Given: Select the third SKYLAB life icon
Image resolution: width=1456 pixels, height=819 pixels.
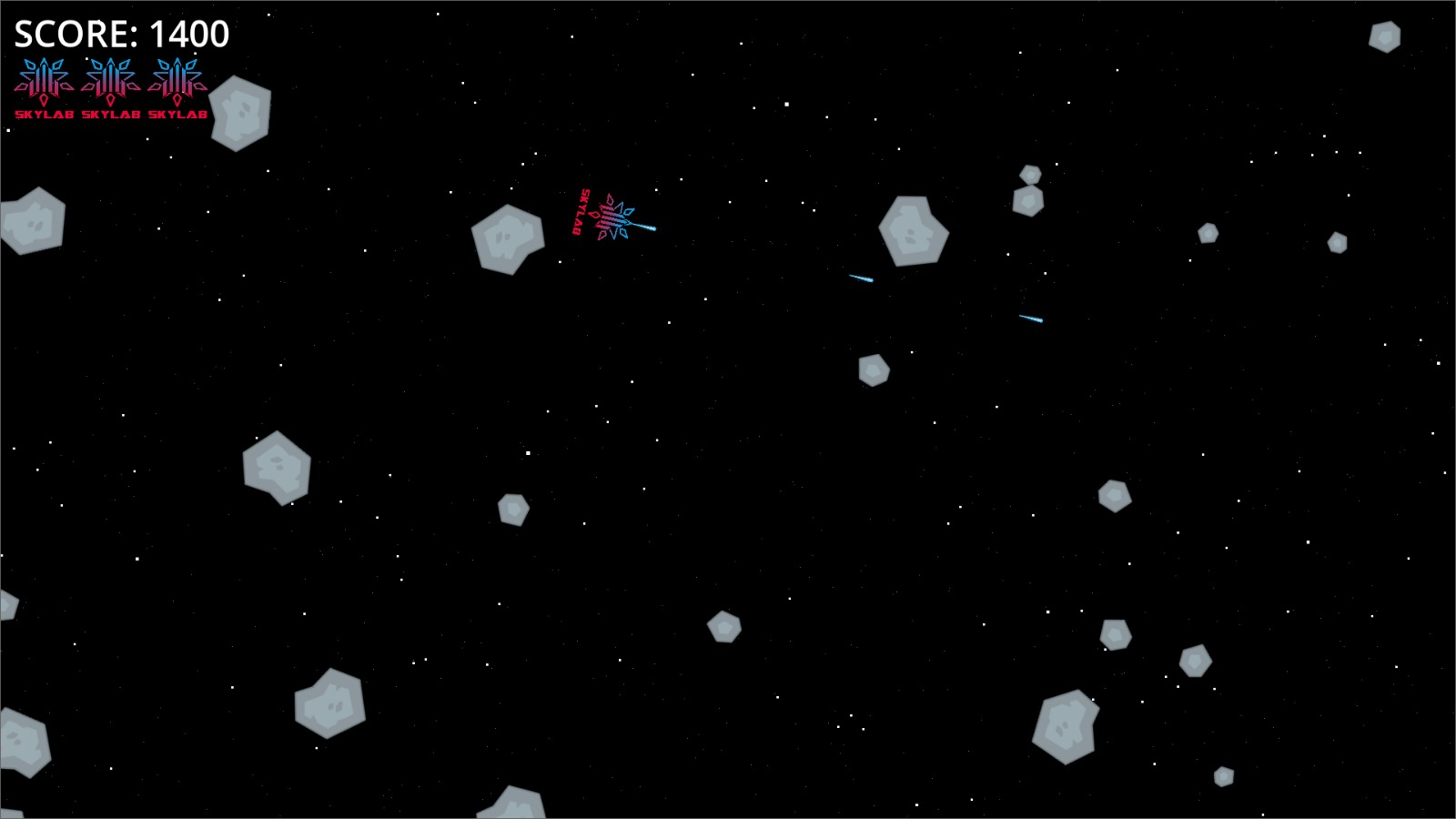Looking at the screenshot, I should point(175,82).
